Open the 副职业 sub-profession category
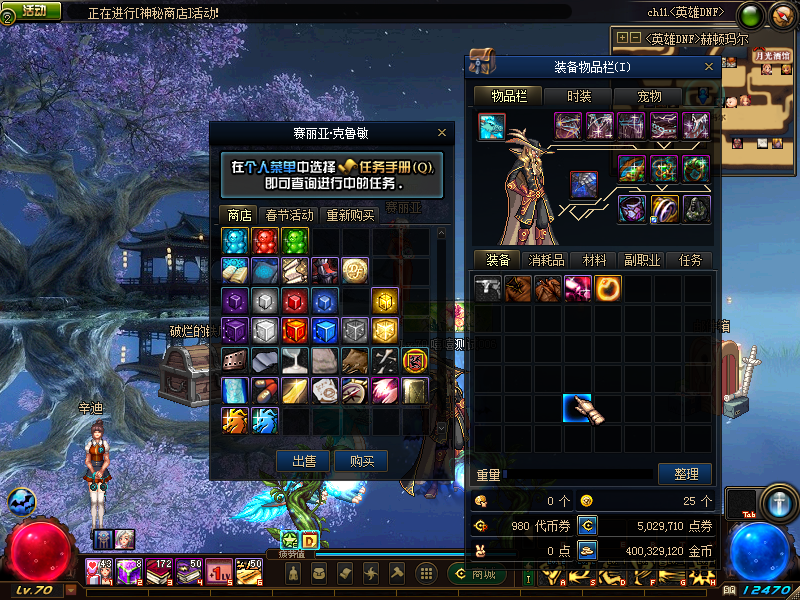Viewport: 800px width, 600px height. pos(642,260)
